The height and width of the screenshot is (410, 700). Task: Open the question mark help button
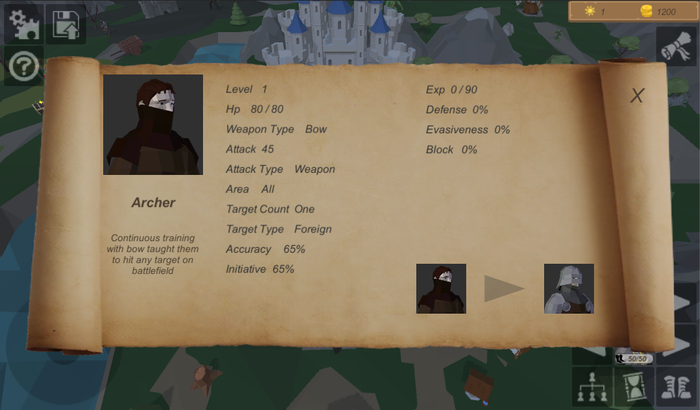[23, 66]
